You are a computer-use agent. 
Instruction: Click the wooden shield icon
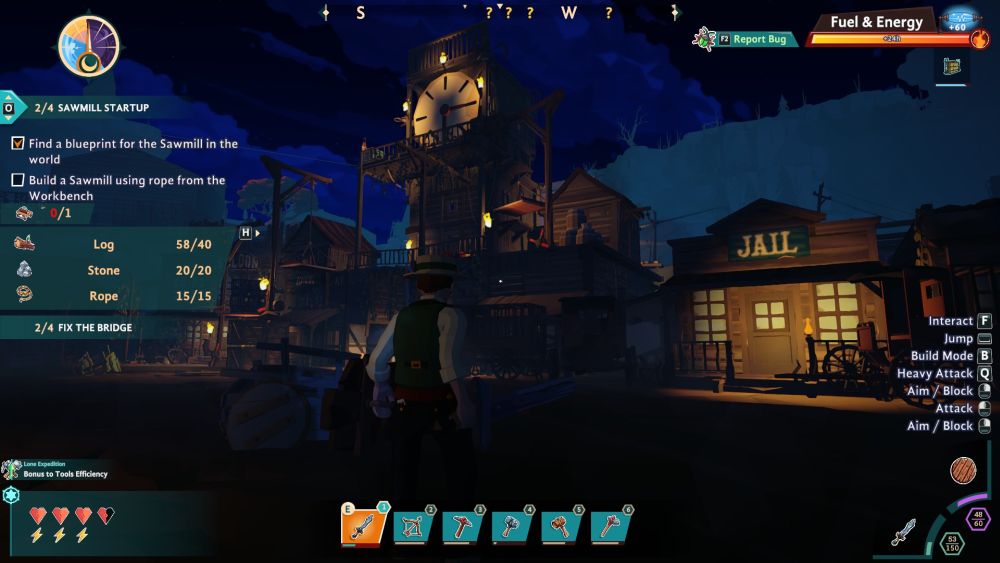point(964,470)
